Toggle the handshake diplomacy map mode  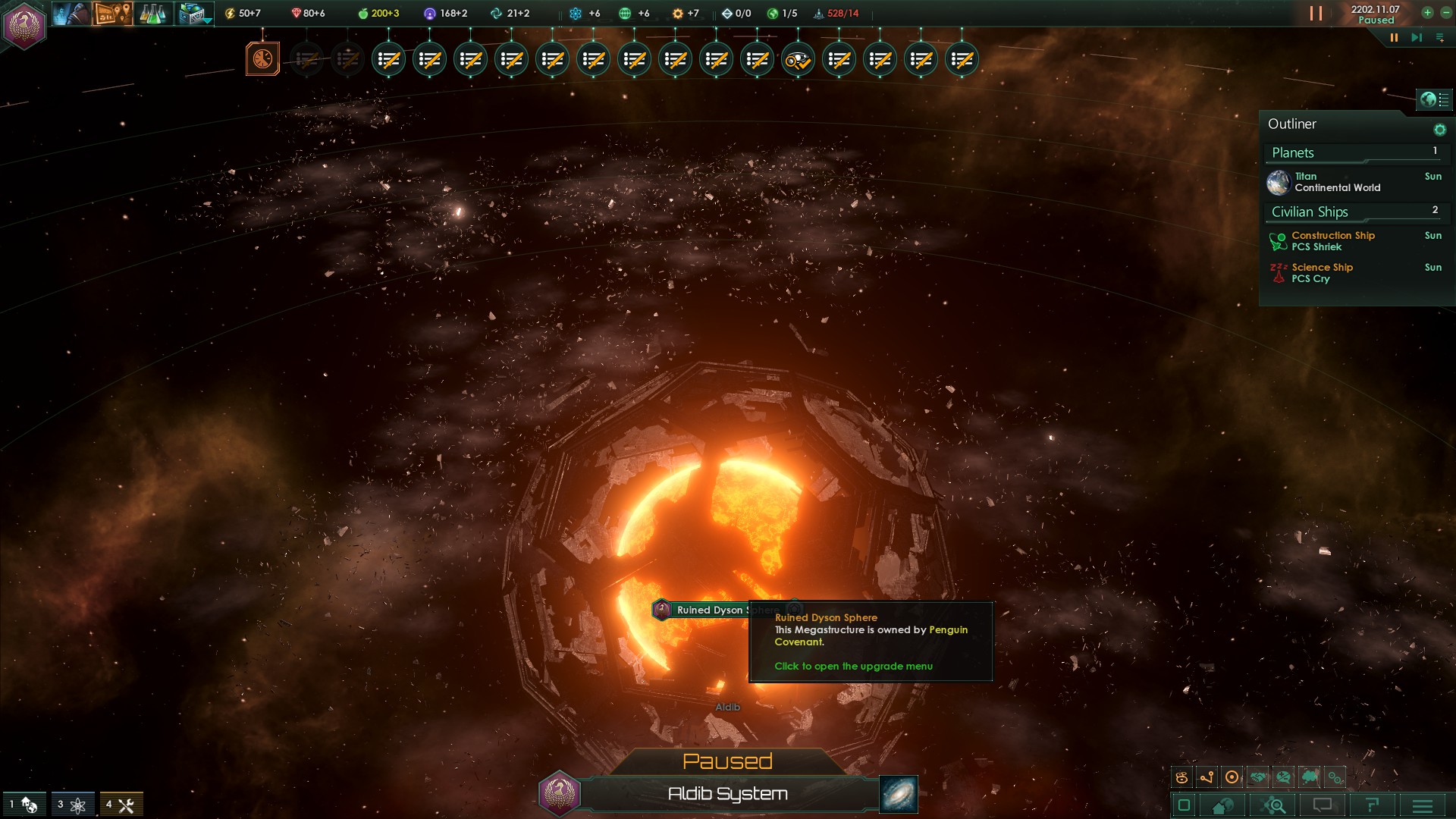pyautogui.click(x=1258, y=777)
